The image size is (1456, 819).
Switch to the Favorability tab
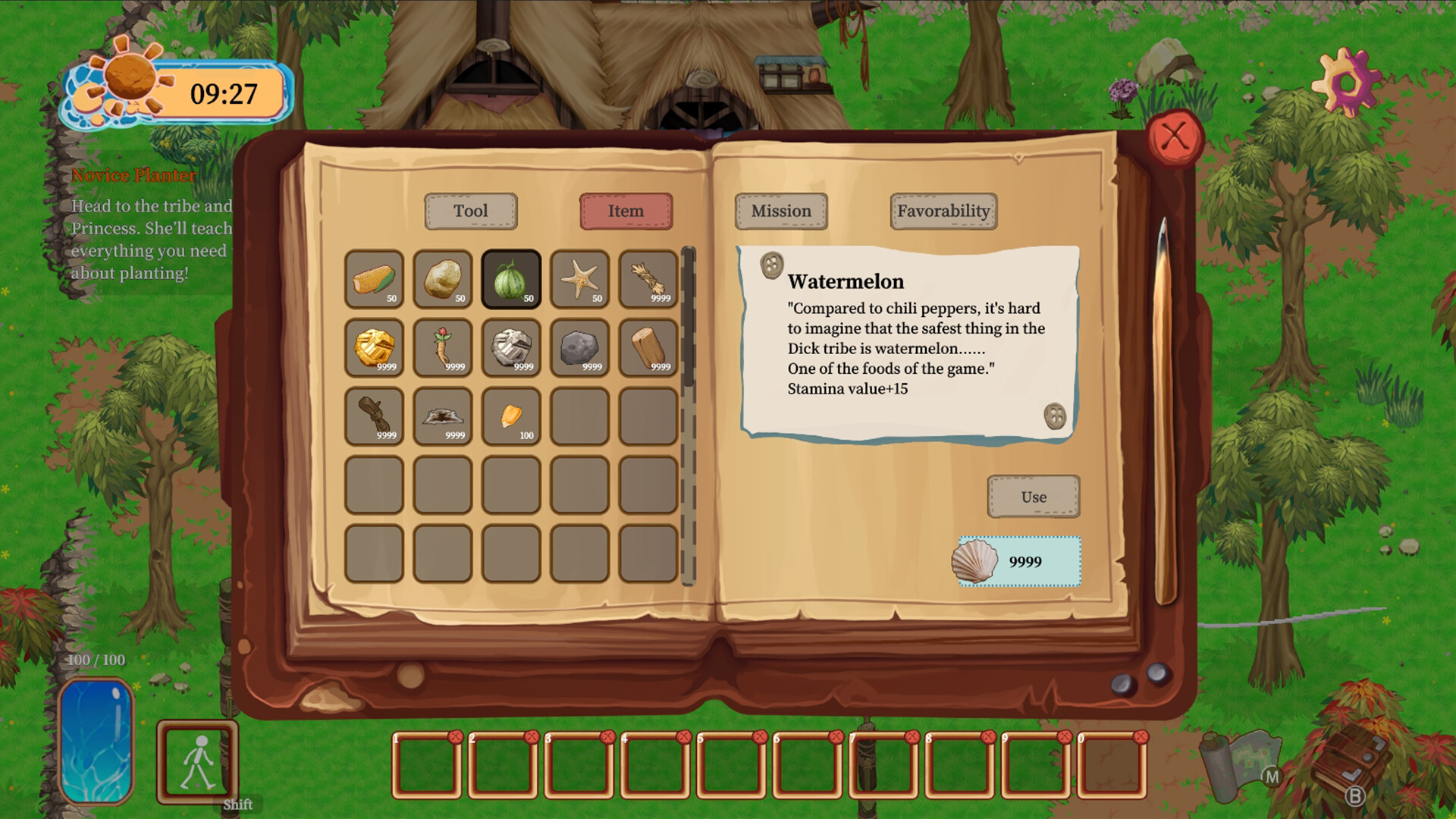943,212
